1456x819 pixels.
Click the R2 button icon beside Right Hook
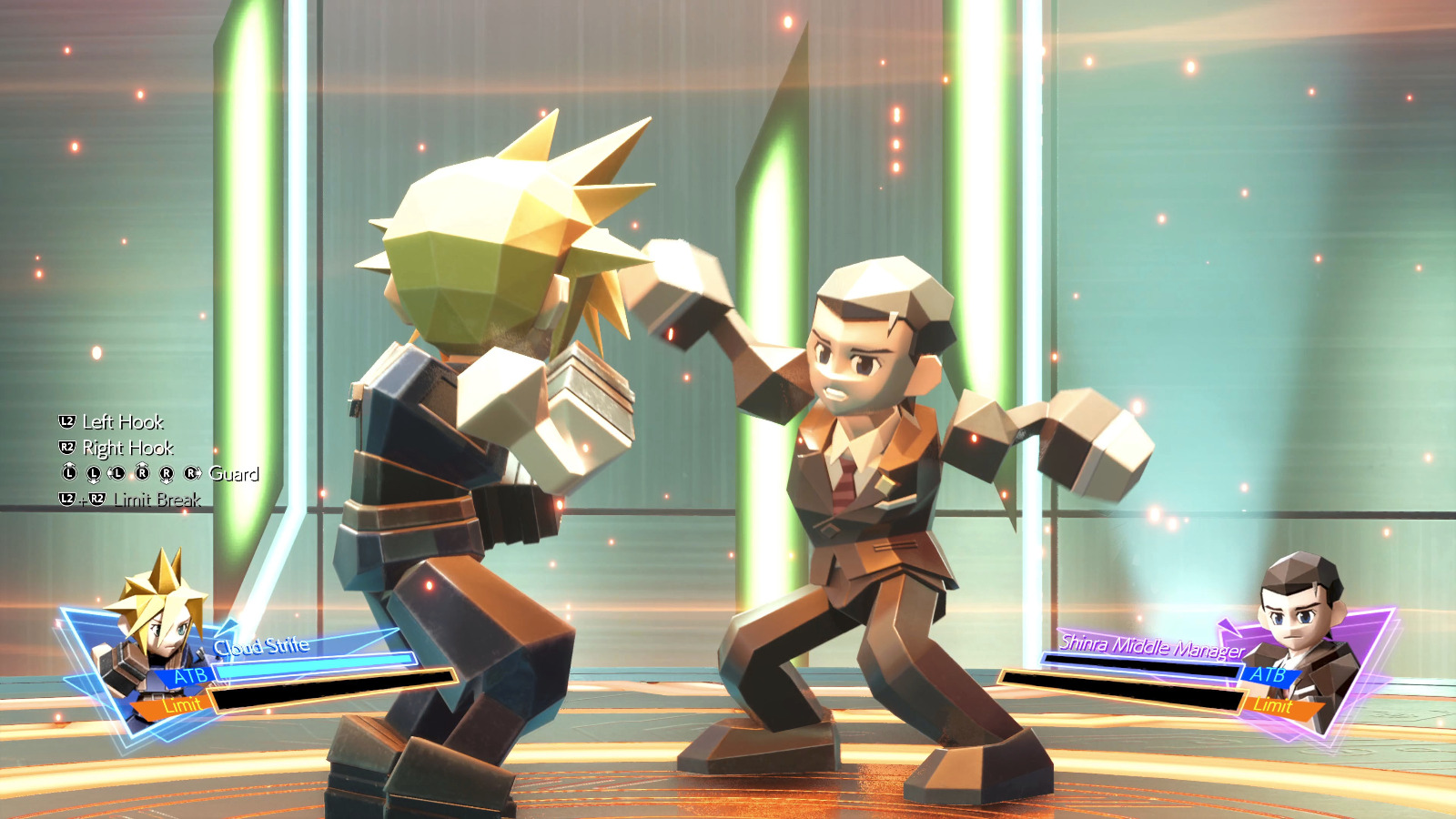pos(67,447)
